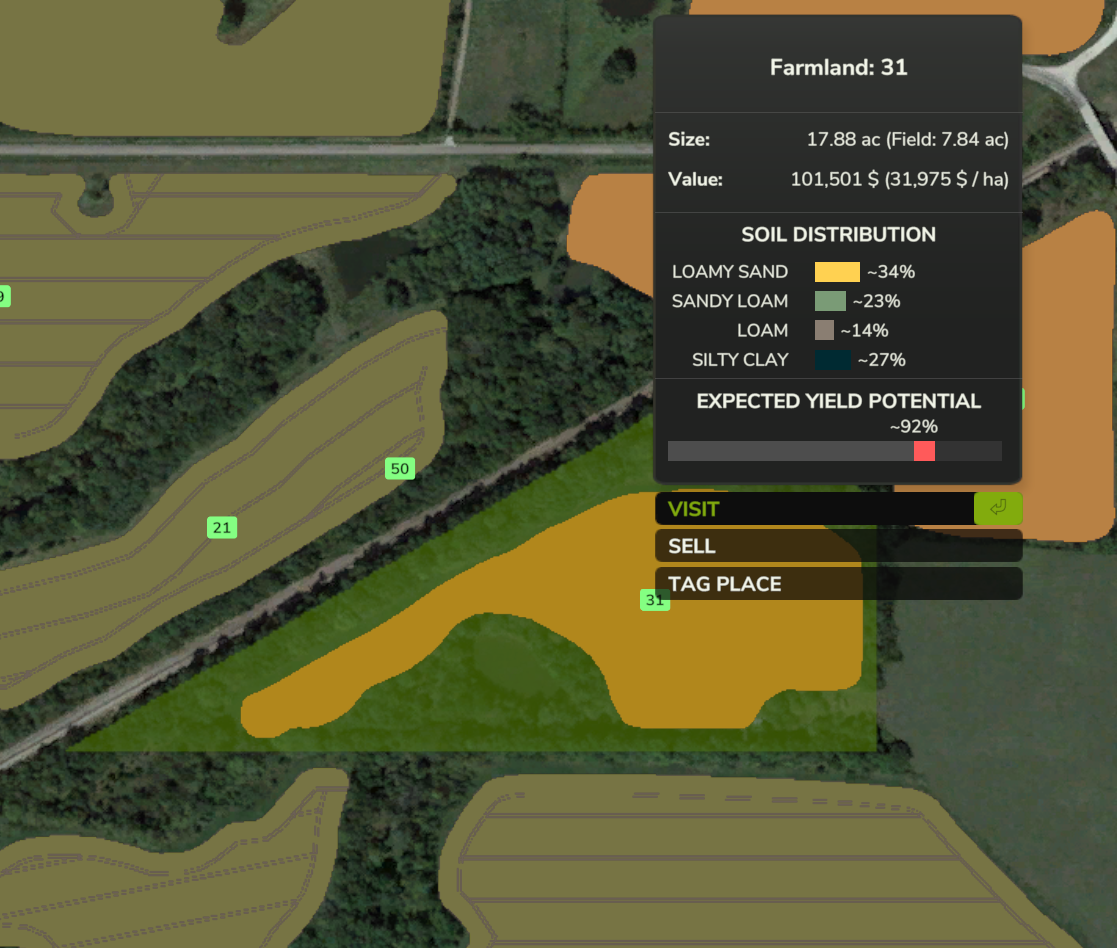The width and height of the screenshot is (1117, 948).
Task: Select the field 31 map marker
Action: [x=654, y=600]
